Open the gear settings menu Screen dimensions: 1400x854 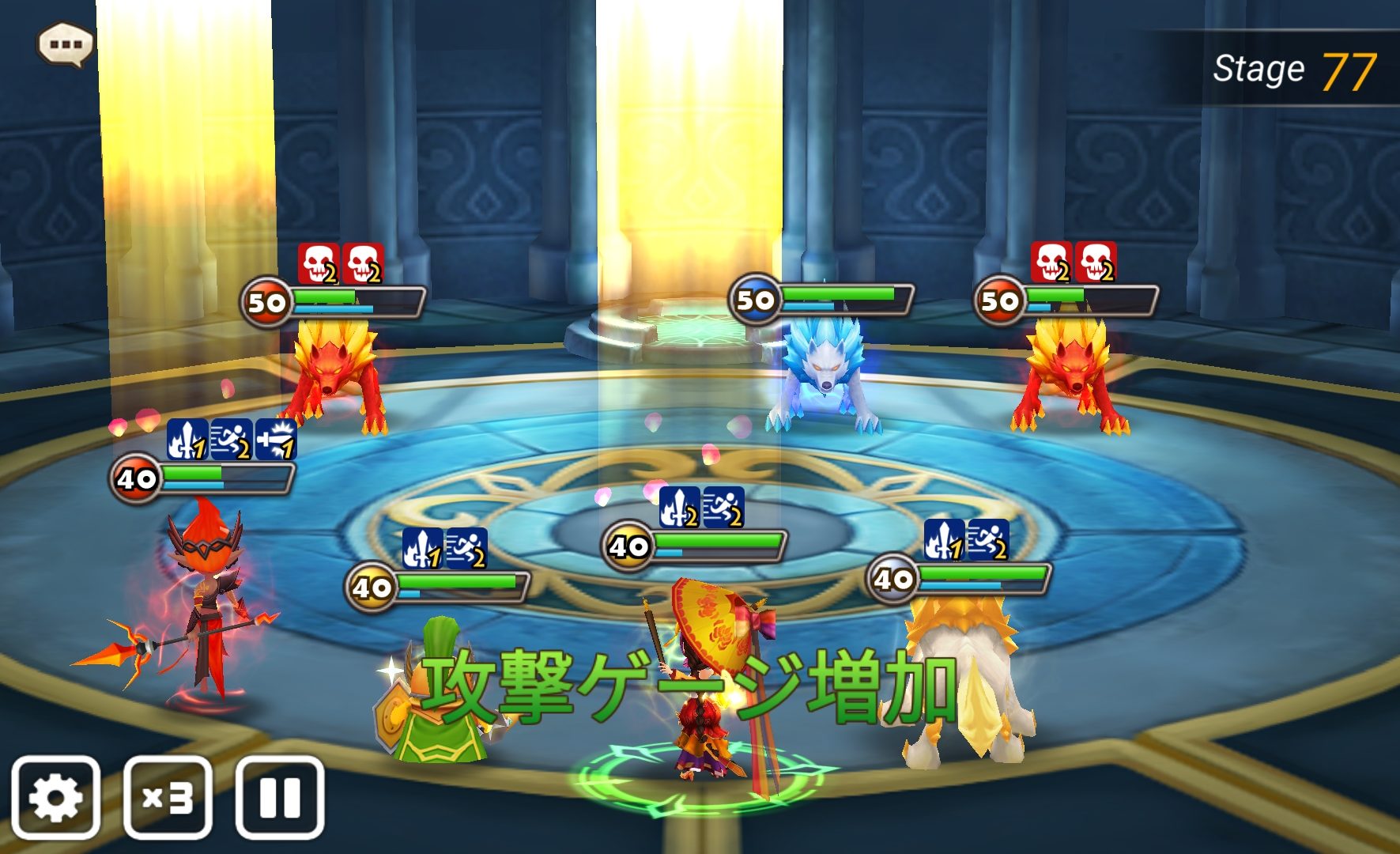click(55, 797)
